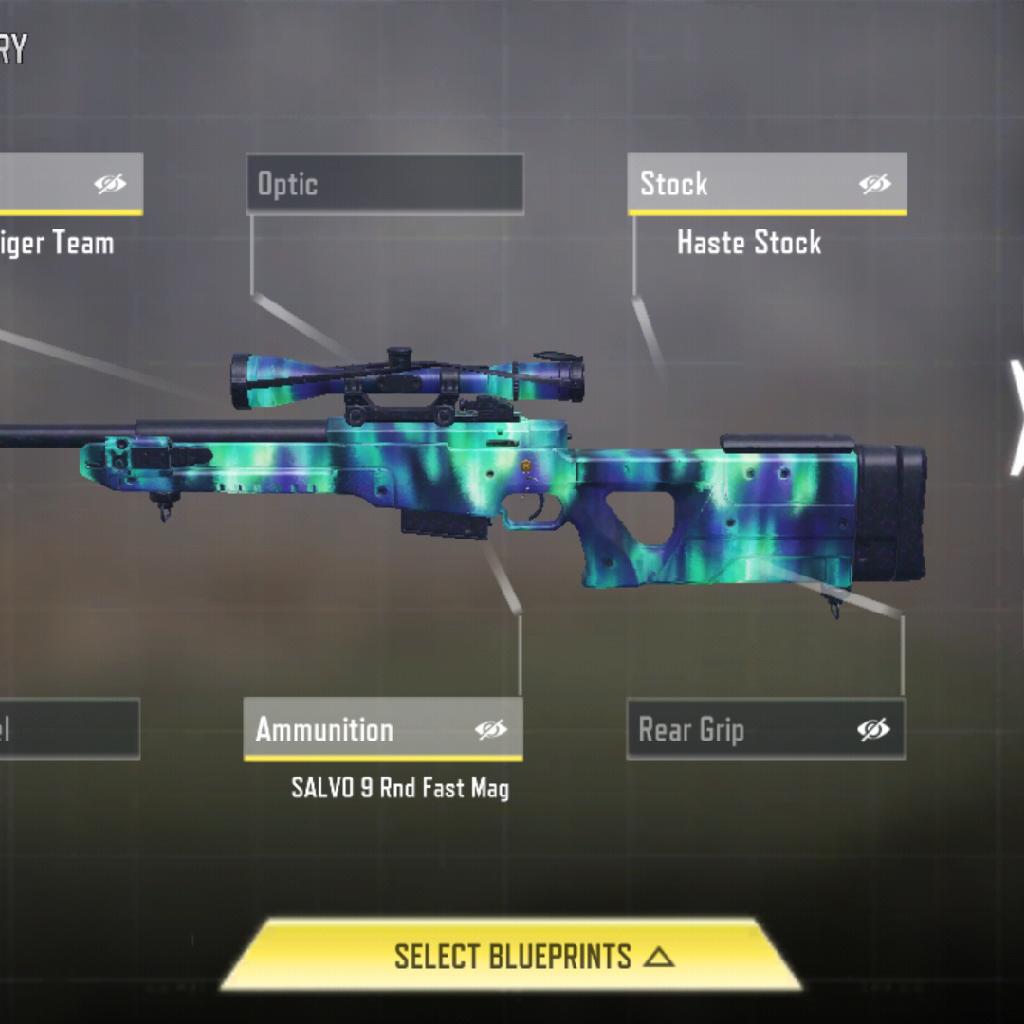Hide the Ammunition attachment from view
Image resolution: width=1024 pixels, height=1024 pixels.
490,730
